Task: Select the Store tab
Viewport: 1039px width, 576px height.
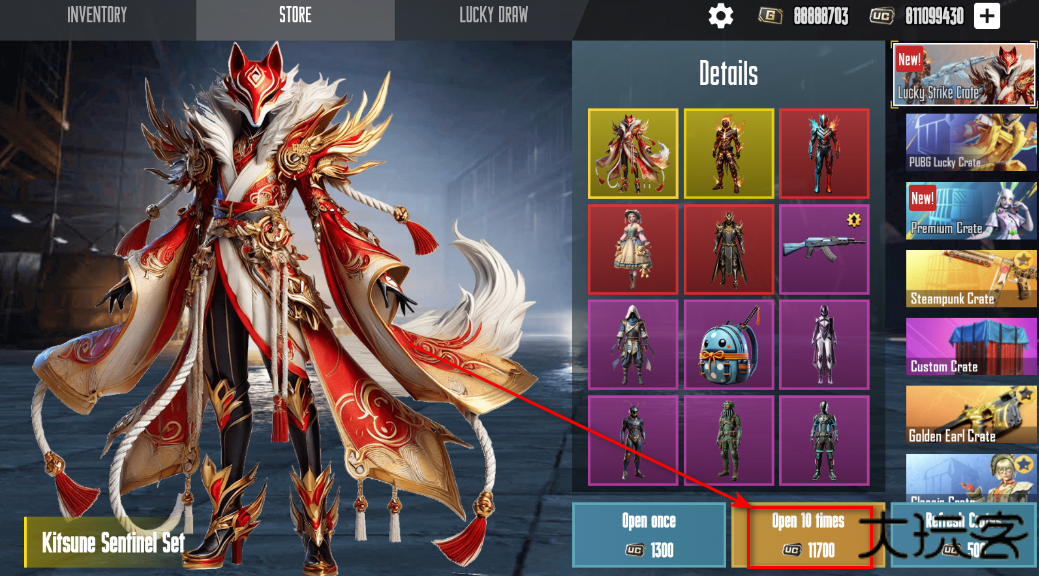Action: coord(295,15)
